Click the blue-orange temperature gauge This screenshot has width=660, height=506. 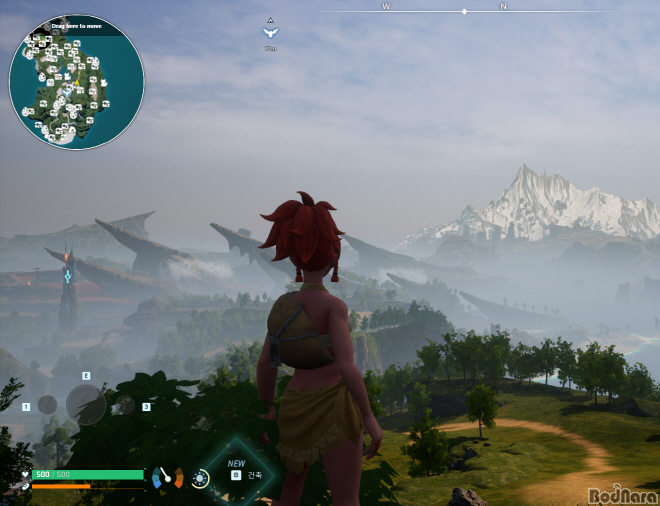(x=167, y=479)
